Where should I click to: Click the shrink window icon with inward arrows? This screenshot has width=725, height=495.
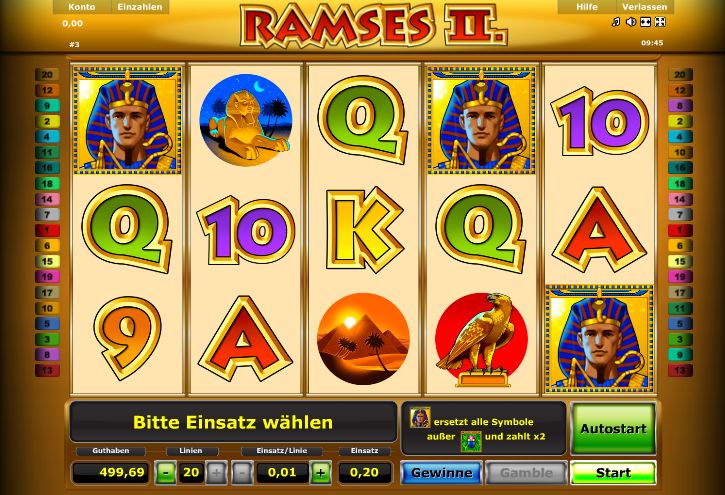(x=646, y=22)
